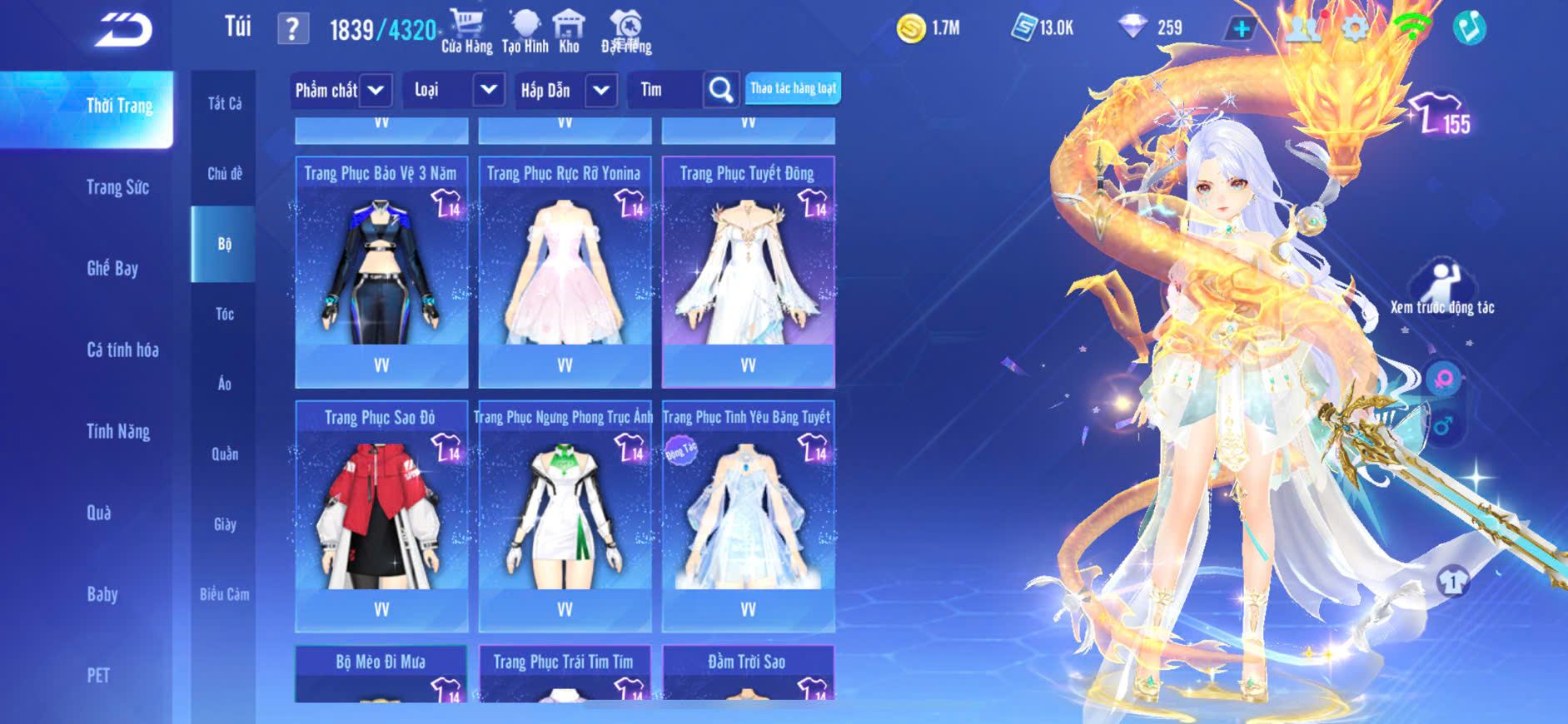Click the magnifying glass search button
The width and height of the screenshot is (1568, 724).
coord(721,90)
